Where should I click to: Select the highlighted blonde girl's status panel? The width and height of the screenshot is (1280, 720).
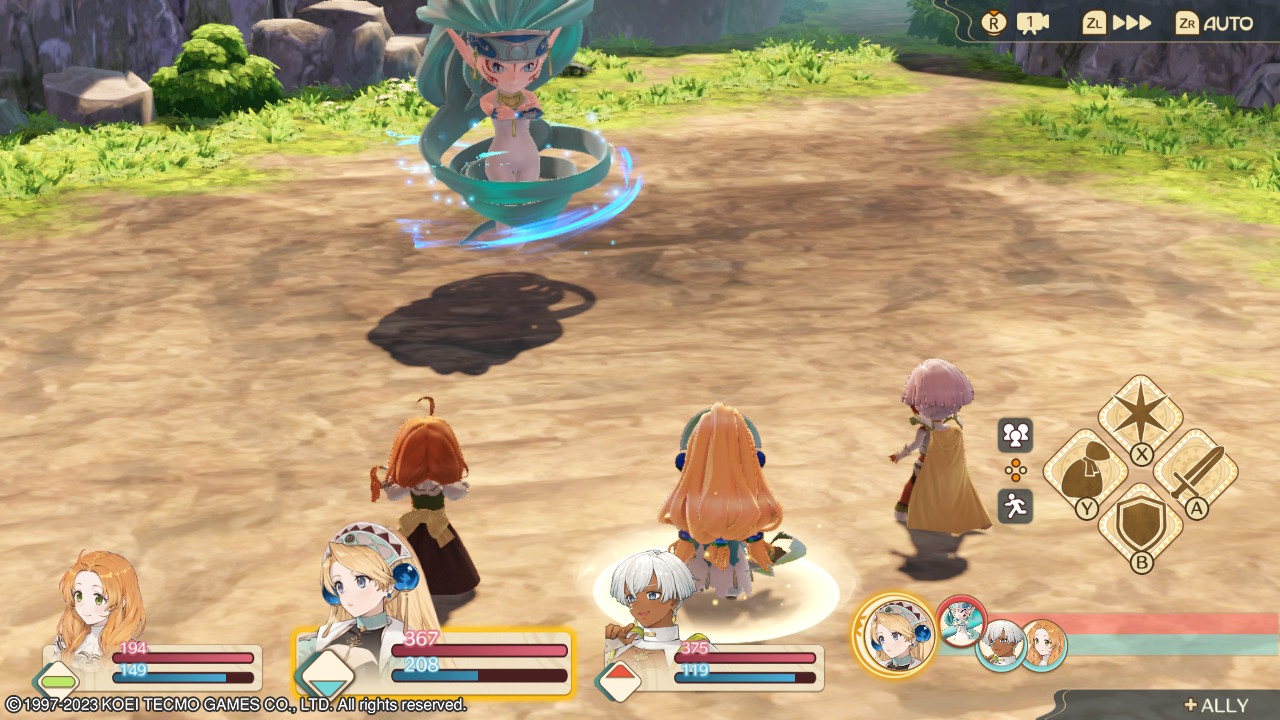[x=434, y=660]
